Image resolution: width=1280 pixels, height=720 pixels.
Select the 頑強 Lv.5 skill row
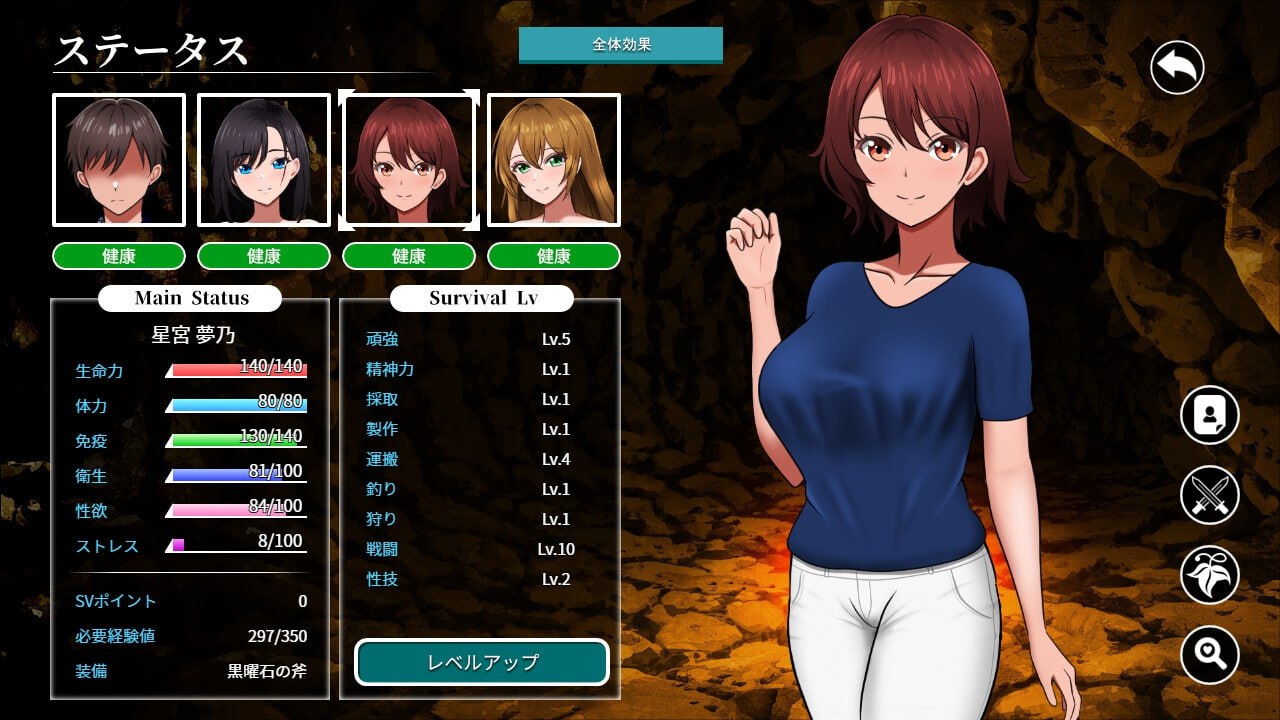pyautogui.click(x=470, y=339)
